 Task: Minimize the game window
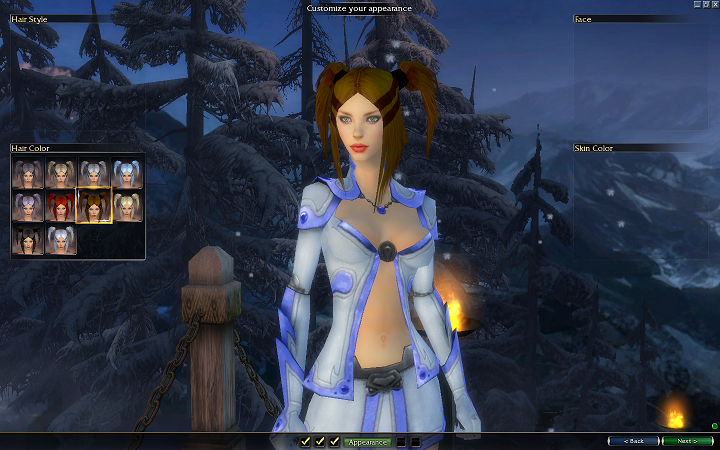696,4
